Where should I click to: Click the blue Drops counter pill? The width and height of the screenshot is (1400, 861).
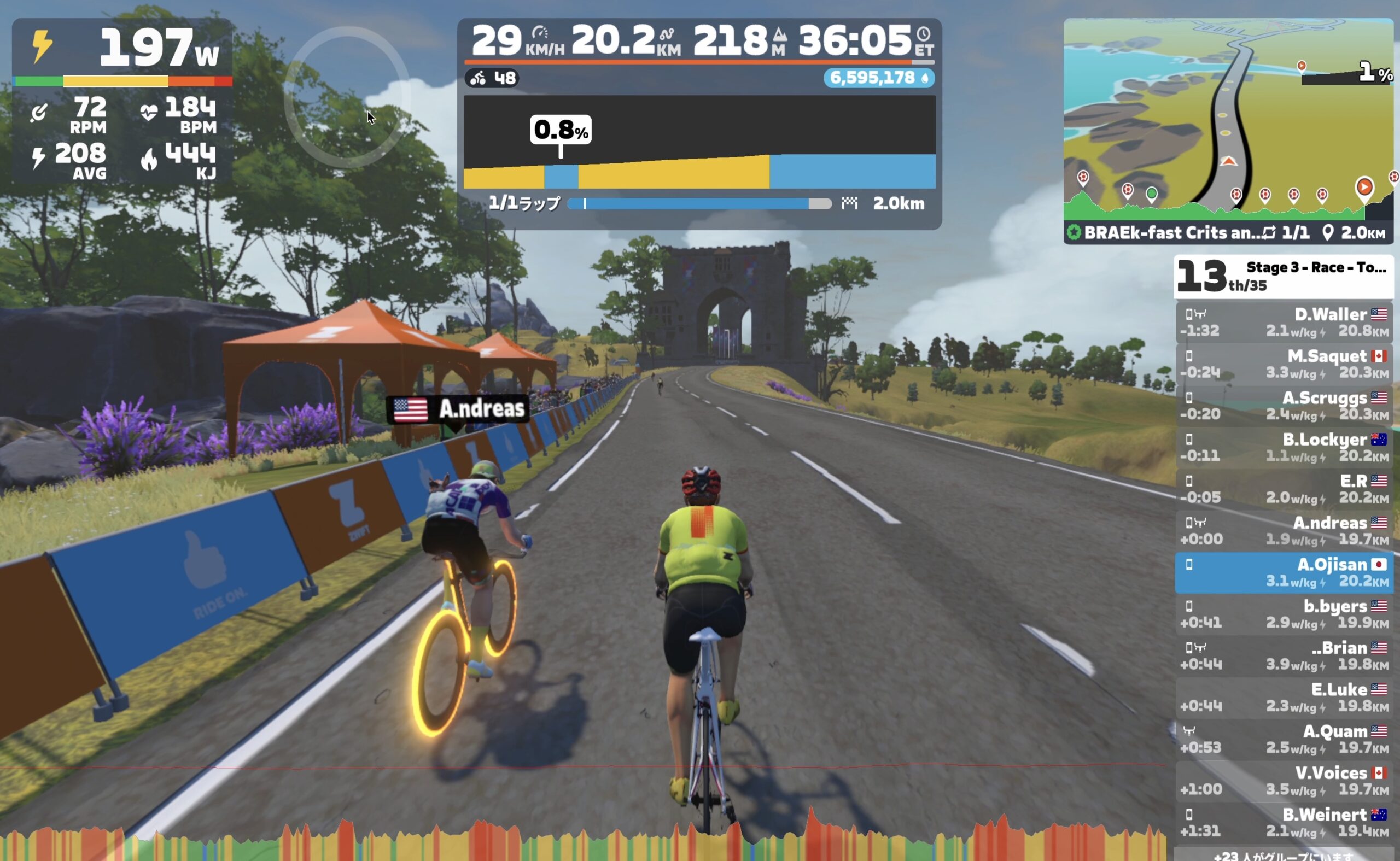[878, 78]
